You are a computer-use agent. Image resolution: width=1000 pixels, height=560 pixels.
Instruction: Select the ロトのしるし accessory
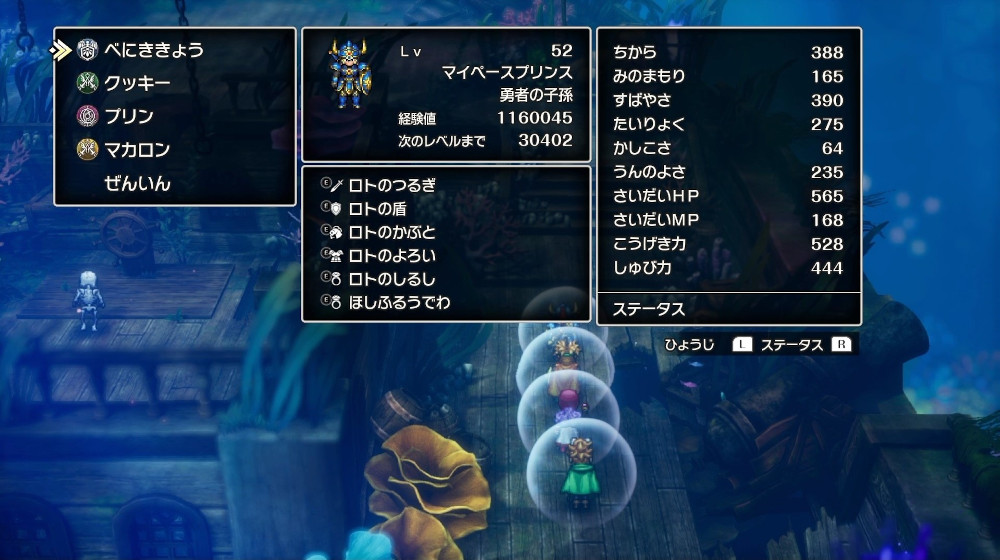(x=392, y=278)
